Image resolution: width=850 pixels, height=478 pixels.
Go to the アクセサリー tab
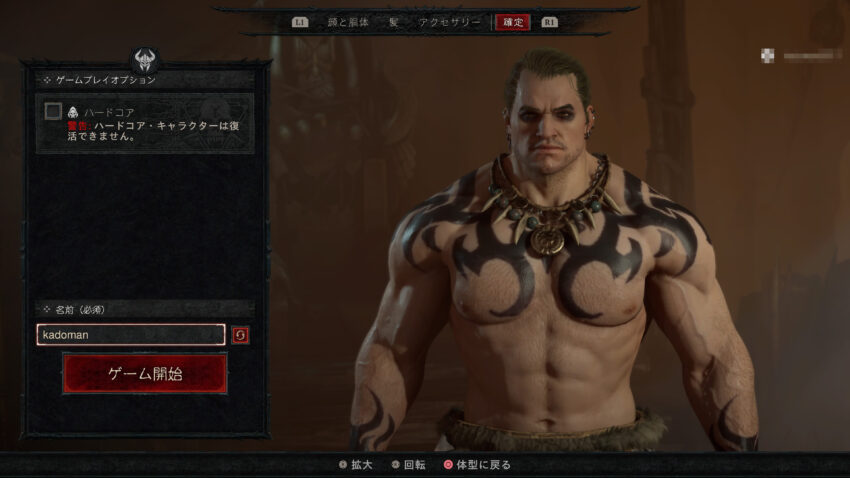point(449,21)
